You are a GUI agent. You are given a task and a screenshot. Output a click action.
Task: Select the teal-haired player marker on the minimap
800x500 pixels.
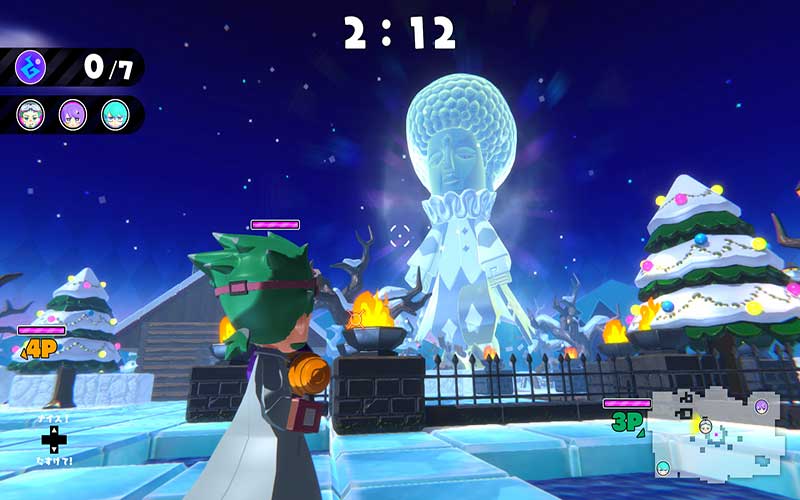coord(664,467)
